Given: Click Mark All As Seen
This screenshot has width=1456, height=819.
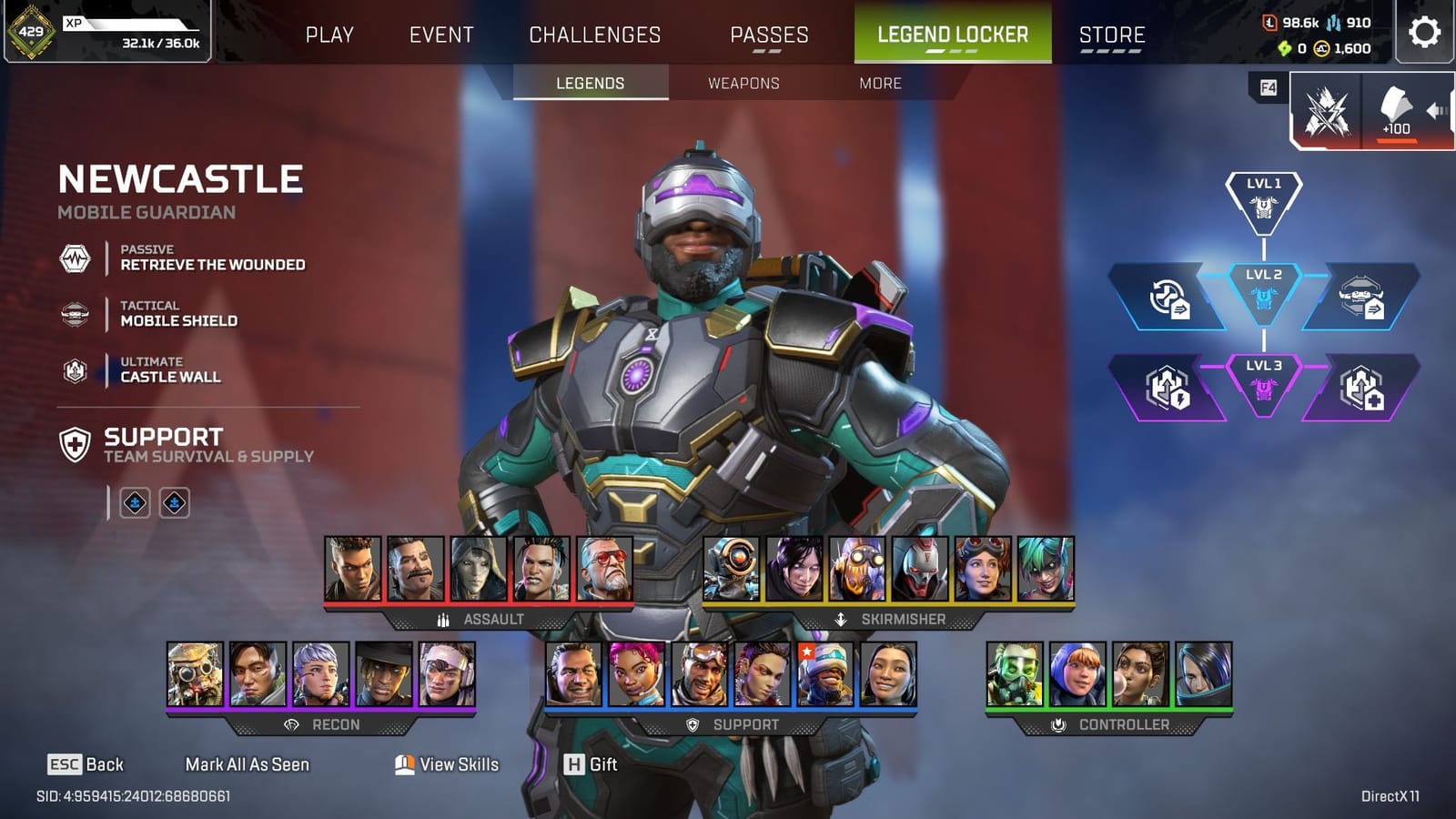Looking at the screenshot, I should [x=248, y=765].
